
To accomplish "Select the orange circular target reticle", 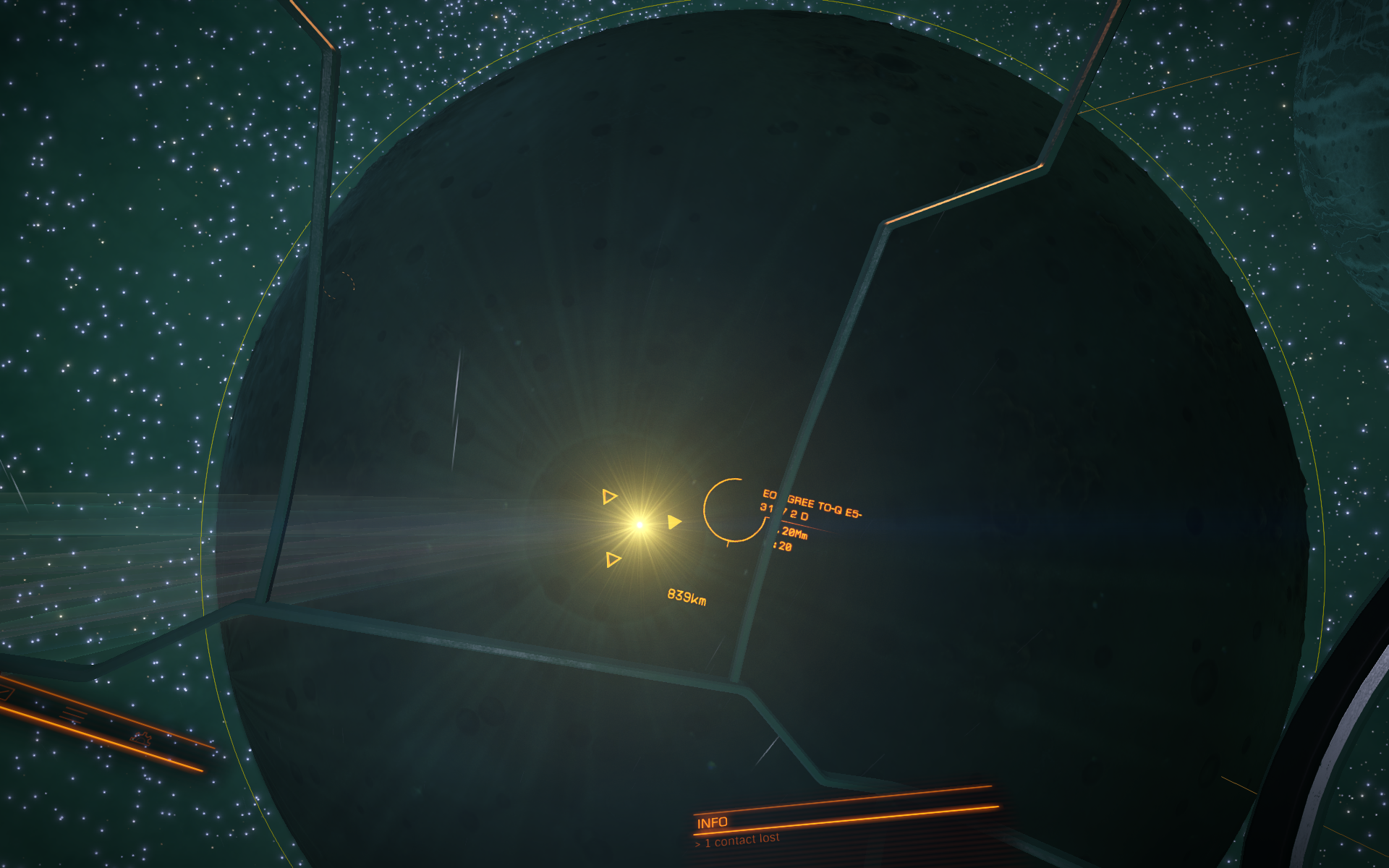I will [x=734, y=510].
